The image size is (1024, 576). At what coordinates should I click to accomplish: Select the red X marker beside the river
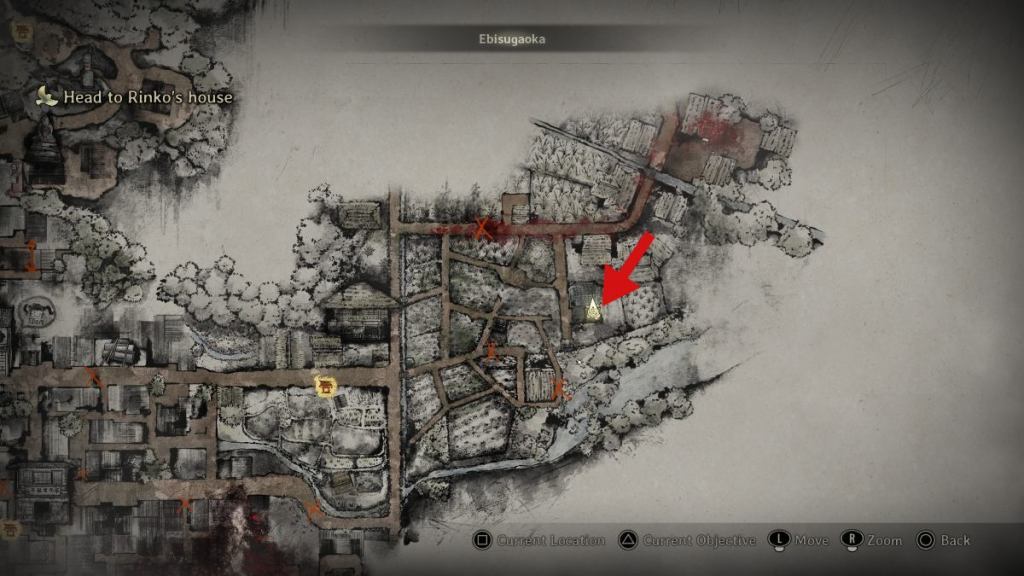click(x=558, y=388)
